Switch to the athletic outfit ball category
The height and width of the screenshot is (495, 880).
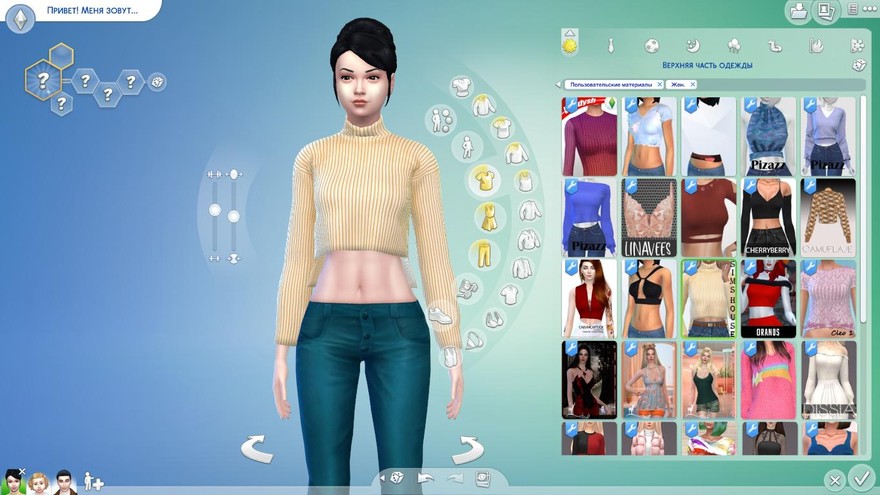point(651,45)
